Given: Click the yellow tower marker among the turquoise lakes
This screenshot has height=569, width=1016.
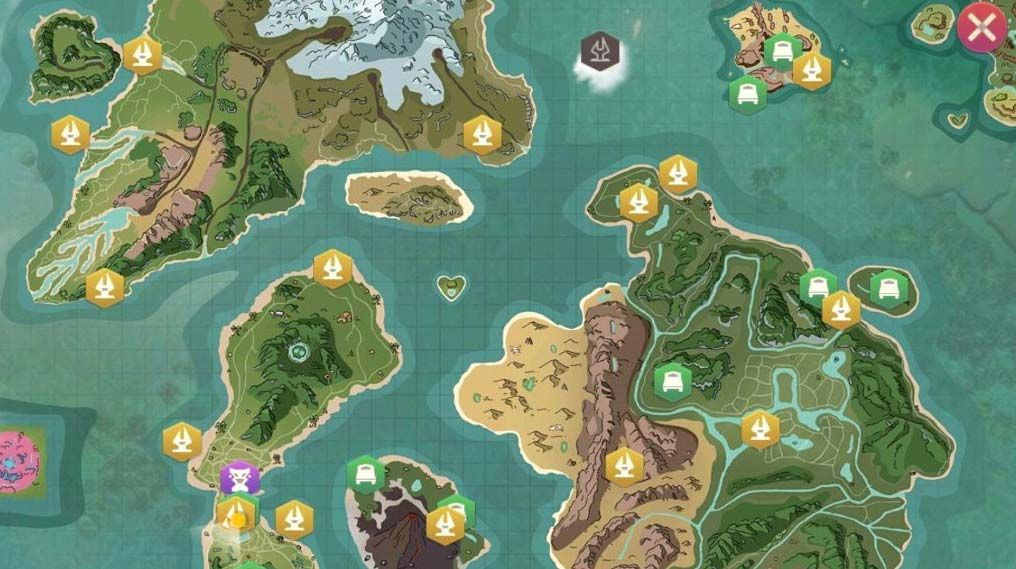Looking at the screenshot, I should coord(760,429).
